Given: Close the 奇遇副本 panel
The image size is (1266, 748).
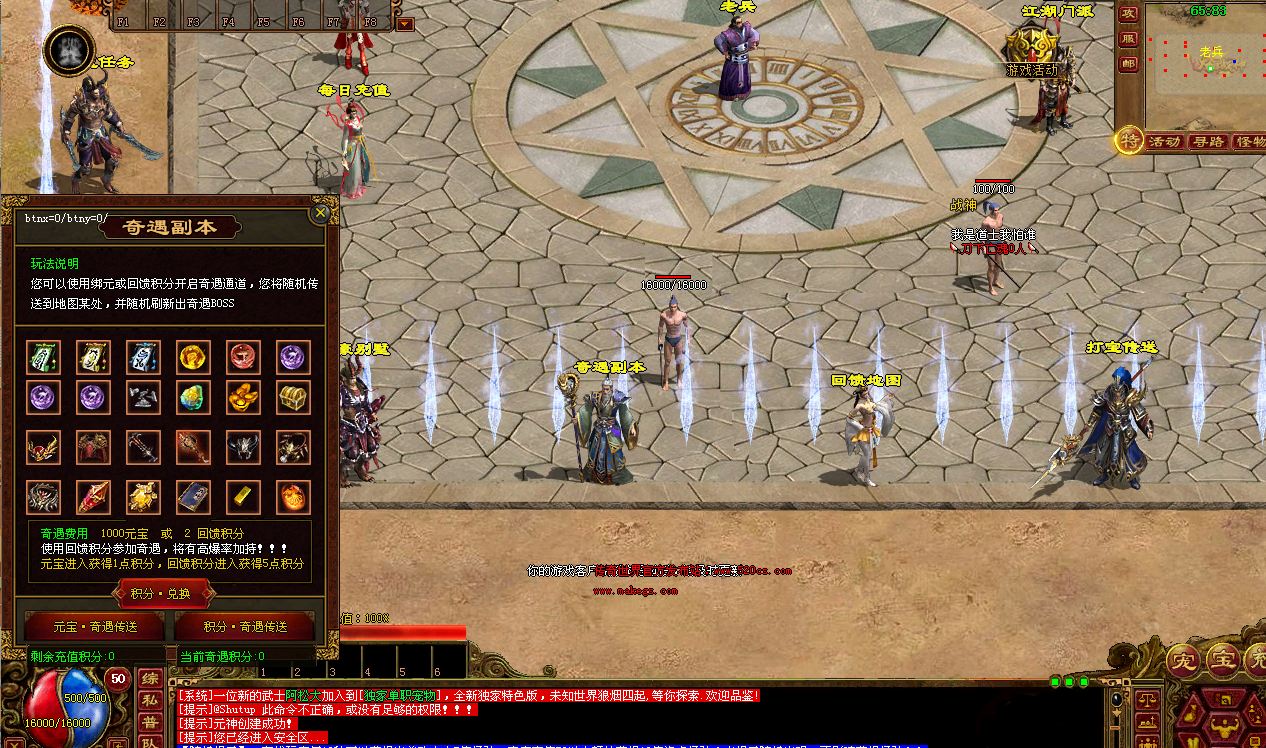Looking at the screenshot, I should [321, 212].
